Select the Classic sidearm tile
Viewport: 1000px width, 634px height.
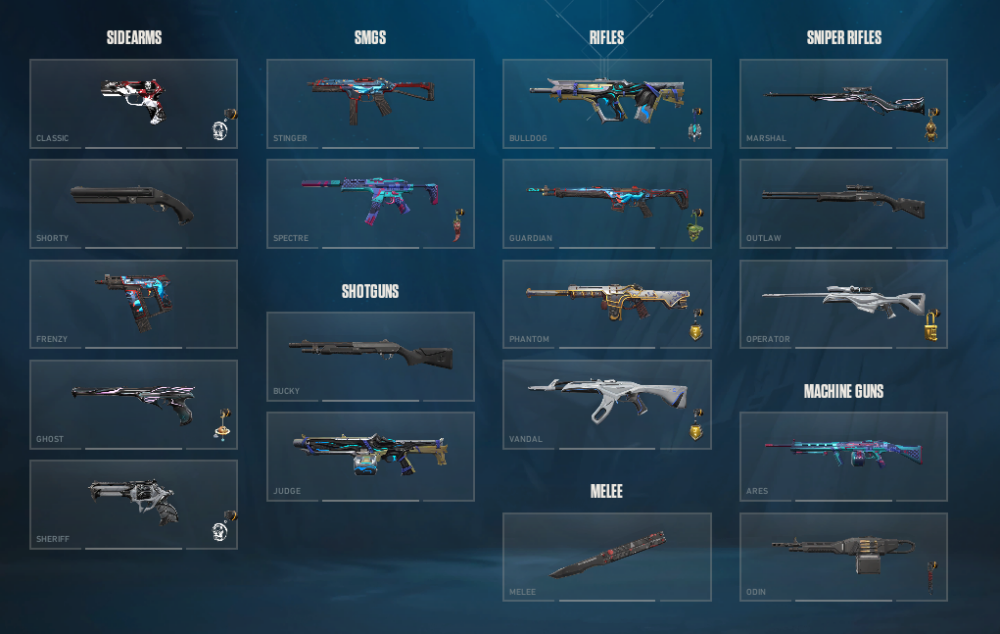(133, 103)
